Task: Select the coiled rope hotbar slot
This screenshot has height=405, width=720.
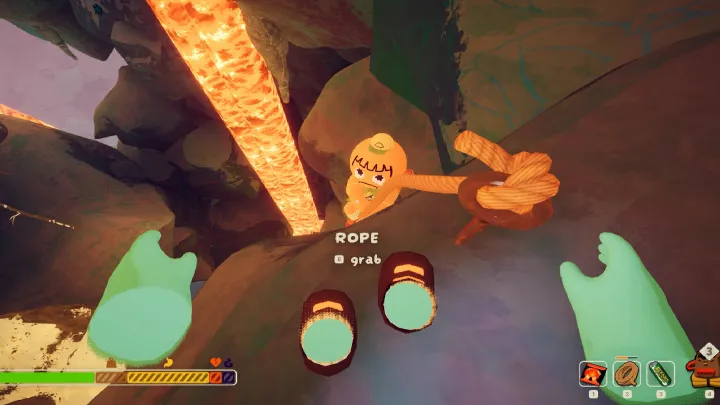Action: tap(626, 374)
